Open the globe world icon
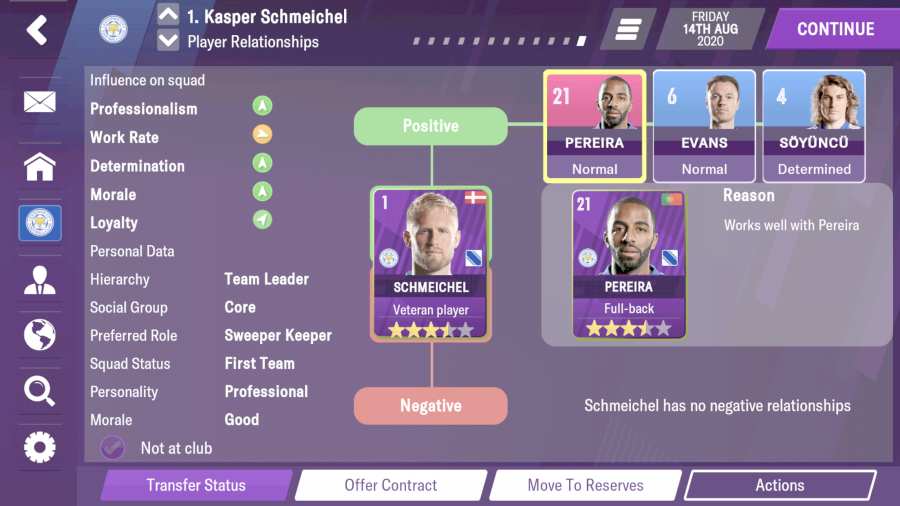 40,335
